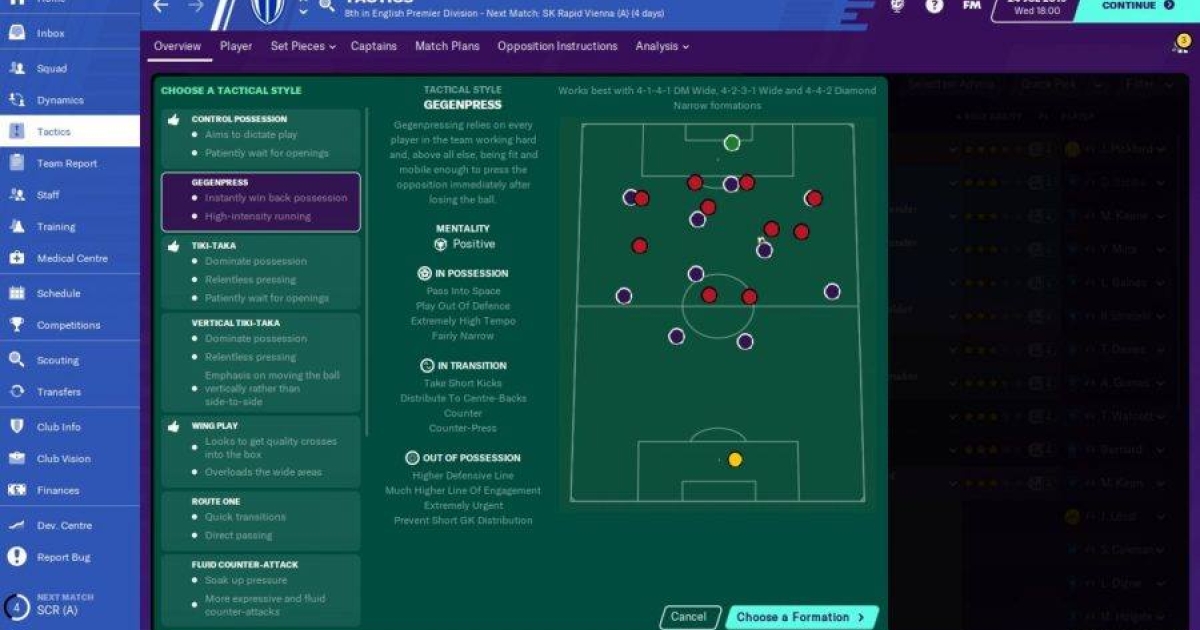
Task: View the club Finances
Action: (57, 491)
